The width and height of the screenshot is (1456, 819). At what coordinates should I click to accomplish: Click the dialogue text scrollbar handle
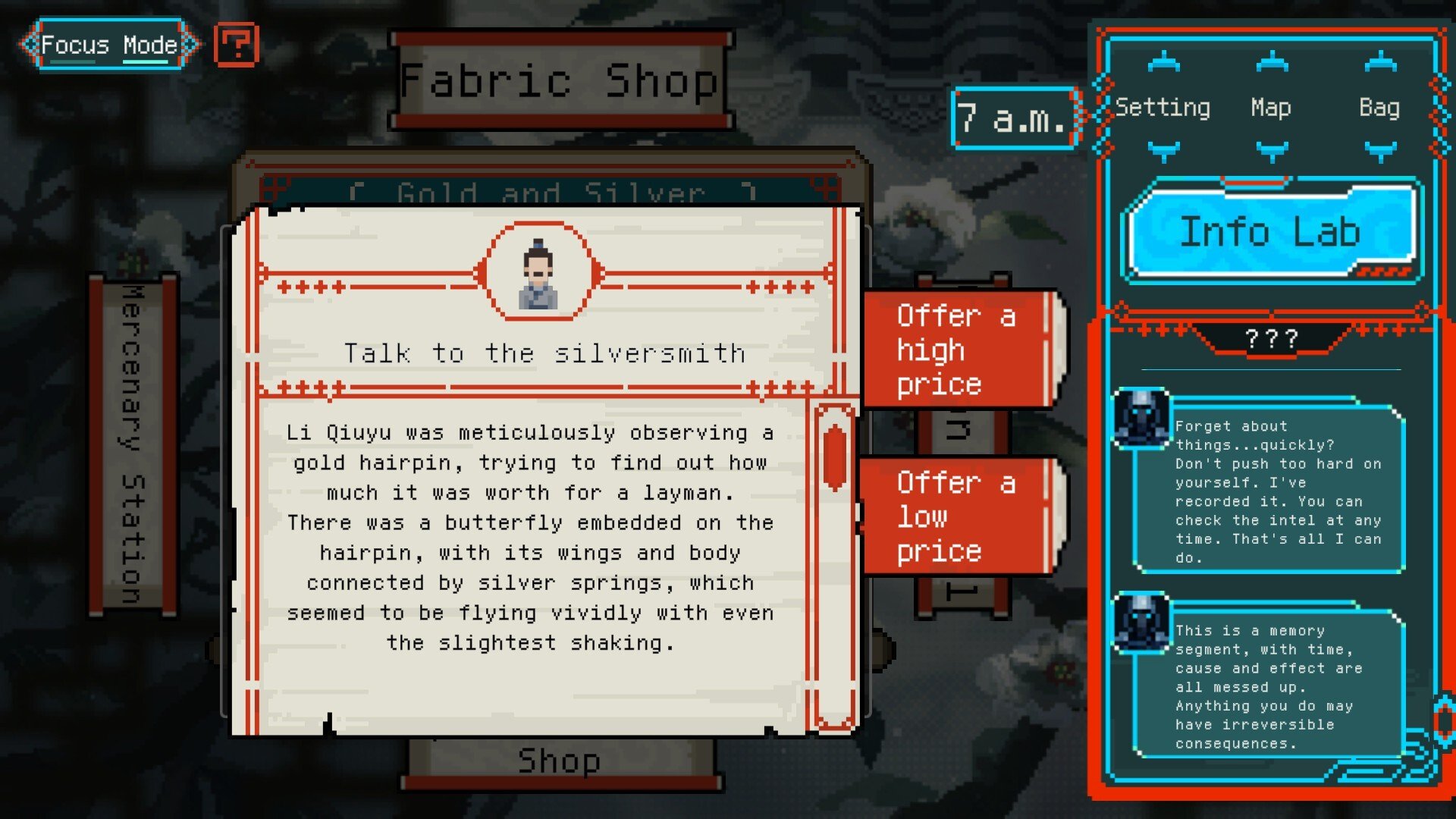point(834,457)
